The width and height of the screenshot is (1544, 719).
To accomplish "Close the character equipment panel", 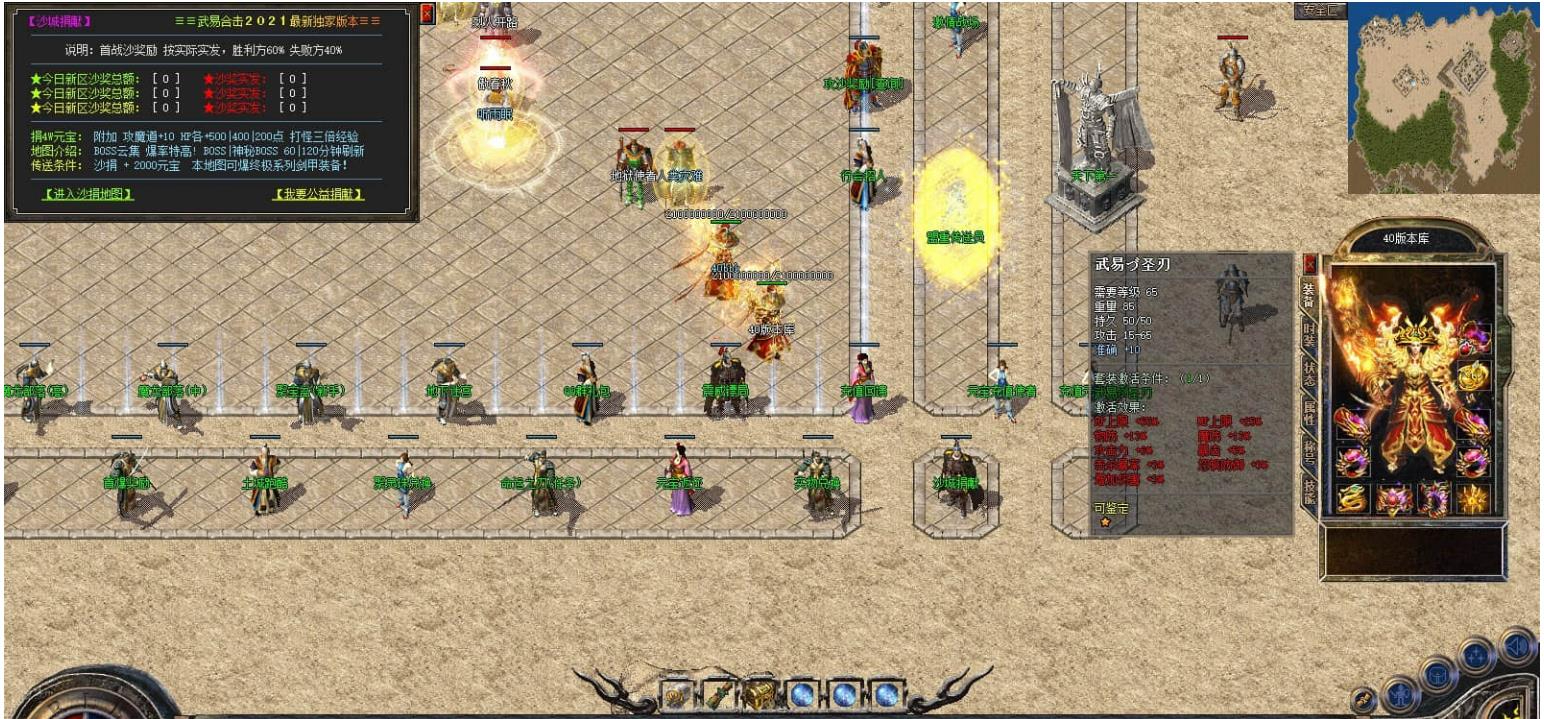I will click(1310, 264).
